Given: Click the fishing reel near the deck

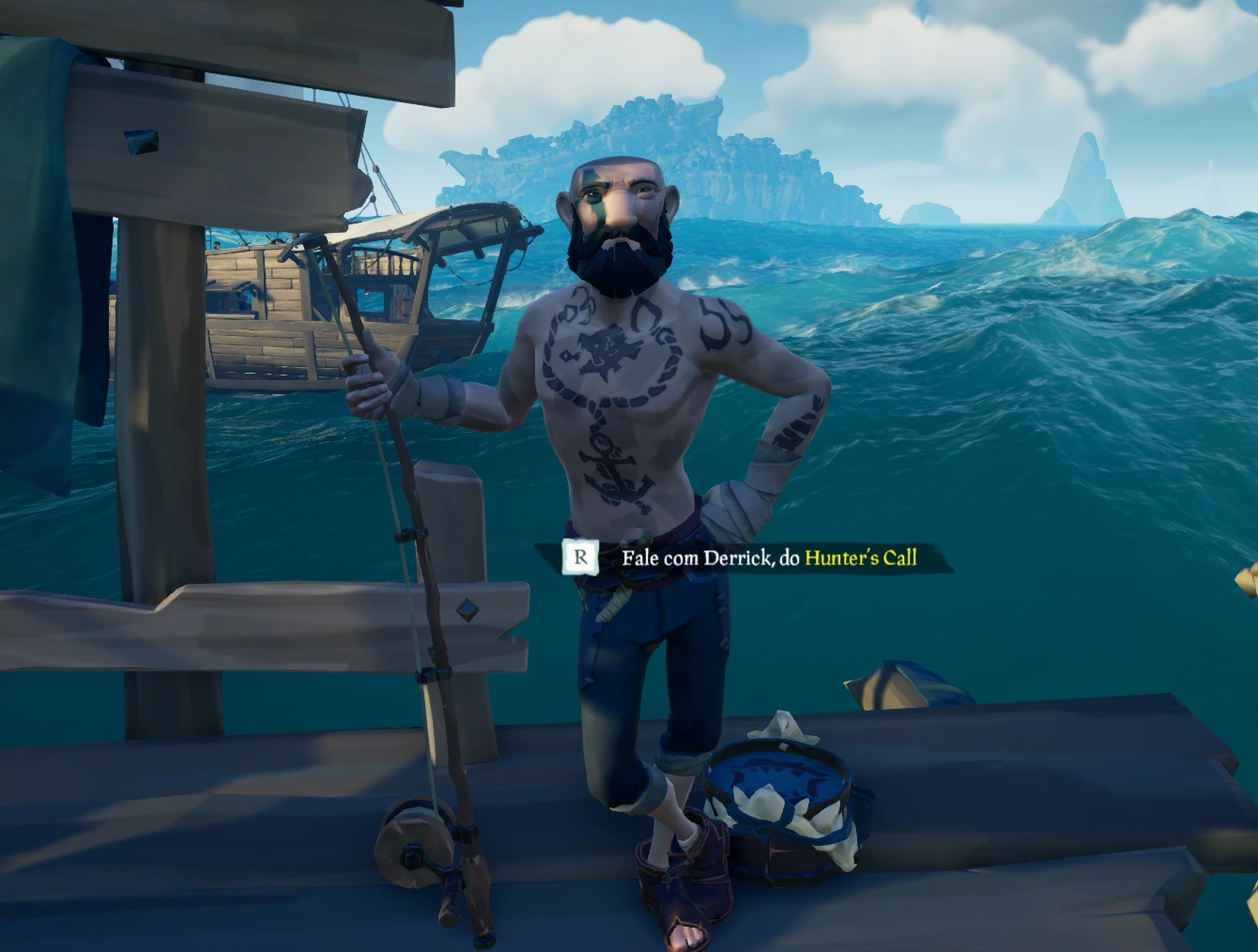Looking at the screenshot, I should [411, 845].
